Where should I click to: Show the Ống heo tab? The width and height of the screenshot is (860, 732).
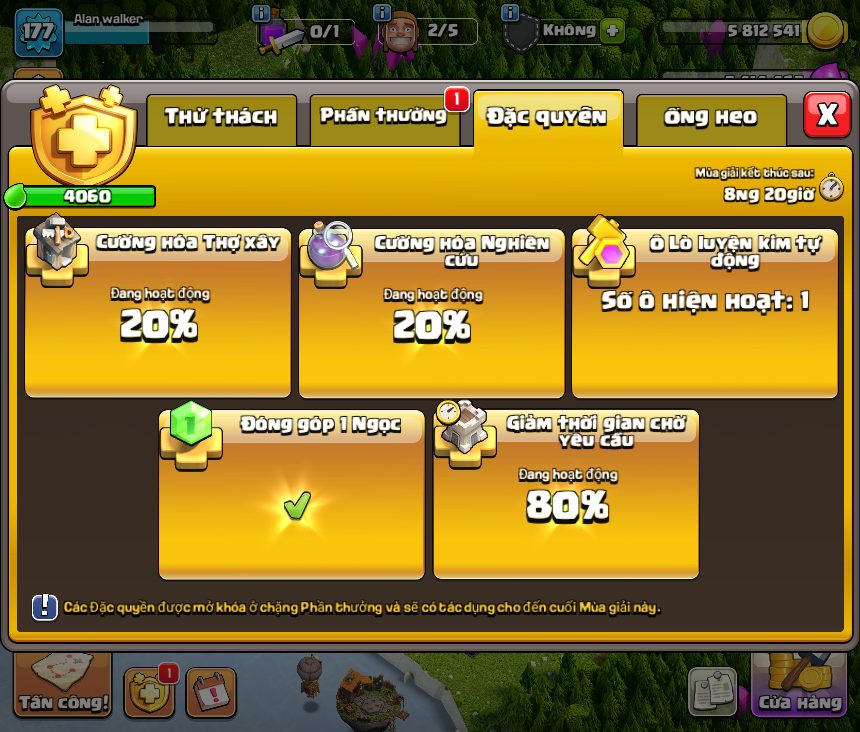[710, 118]
